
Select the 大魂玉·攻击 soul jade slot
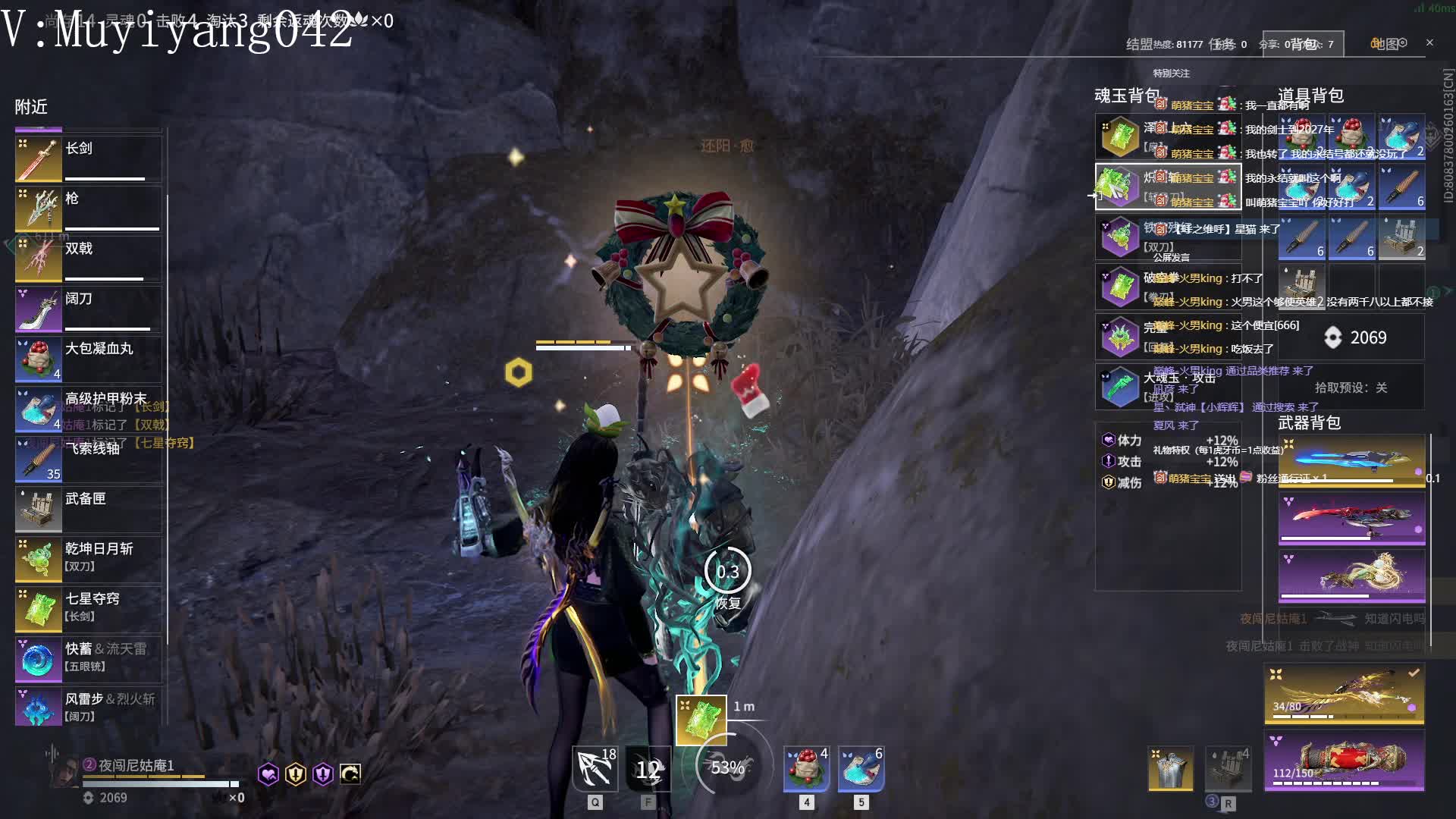coord(1167,386)
